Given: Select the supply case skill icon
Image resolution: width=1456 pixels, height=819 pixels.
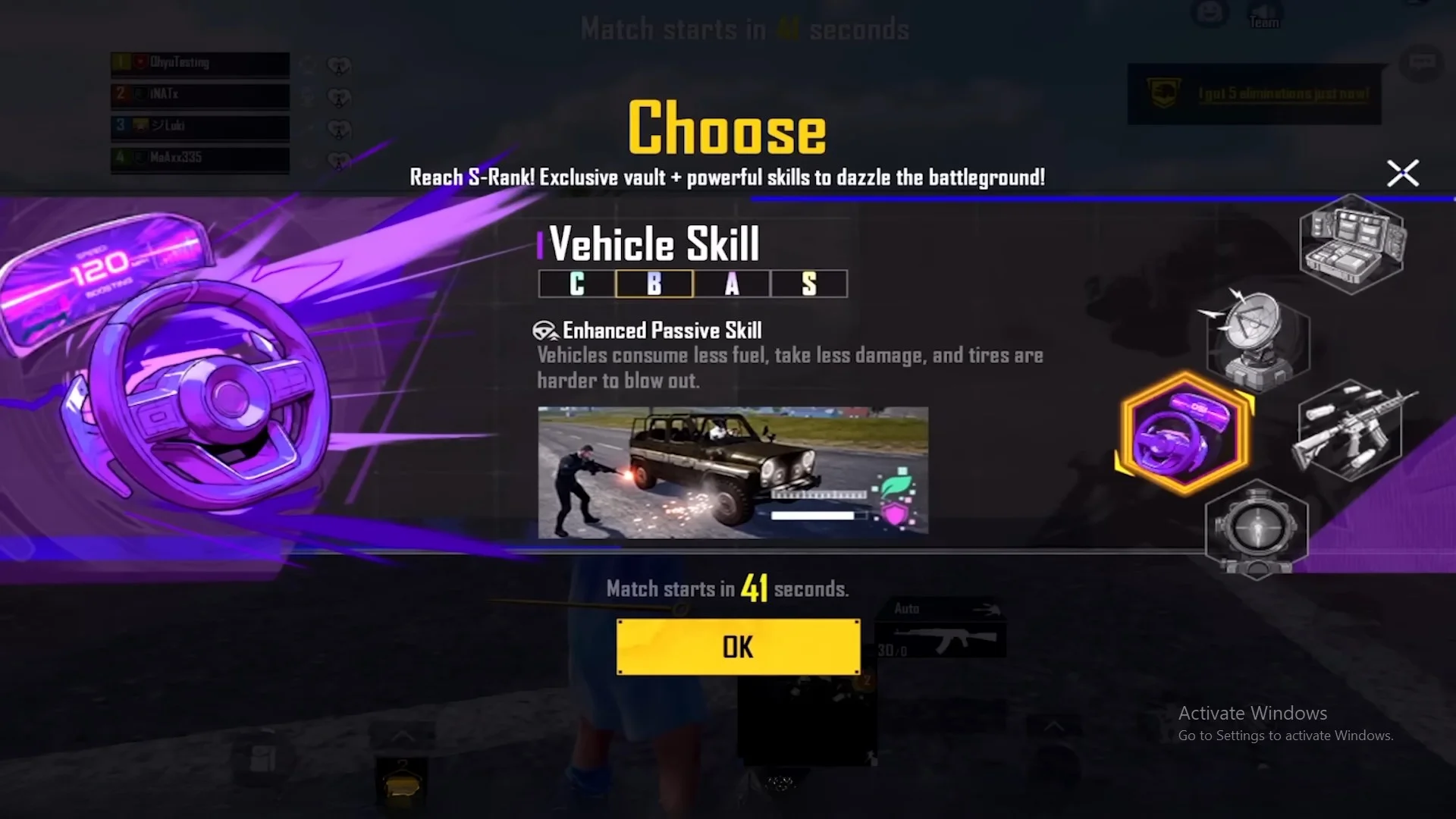Looking at the screenshot, I should 1351,243.
